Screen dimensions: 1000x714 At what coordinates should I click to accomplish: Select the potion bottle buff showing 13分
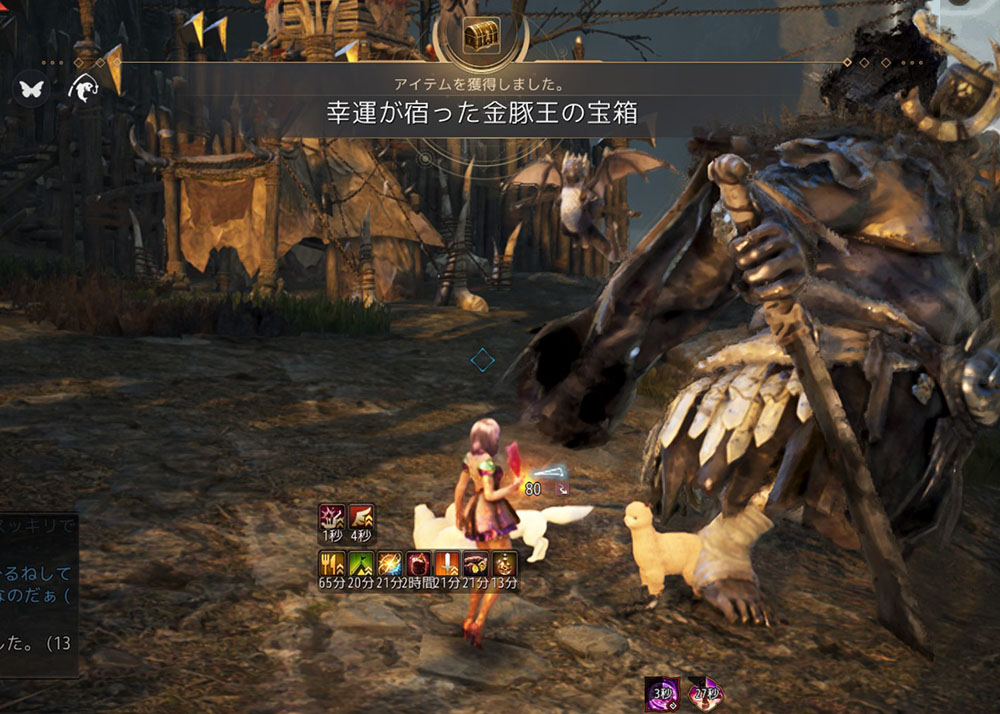pos(505,563)
